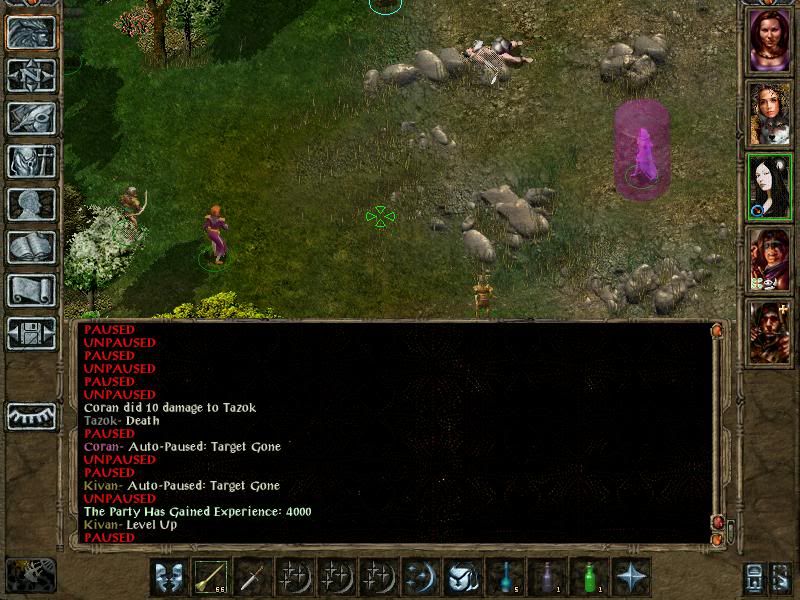Activate the four-pointed star special abilities button

(x=632, y=577)
